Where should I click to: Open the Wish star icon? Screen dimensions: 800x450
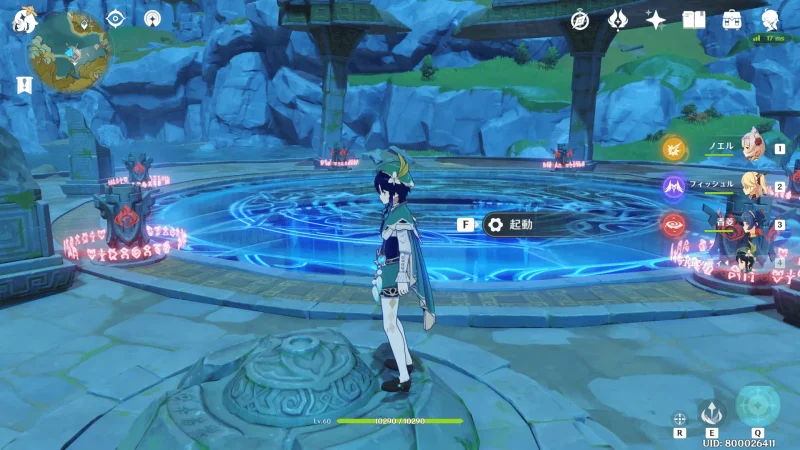point(655,20)
